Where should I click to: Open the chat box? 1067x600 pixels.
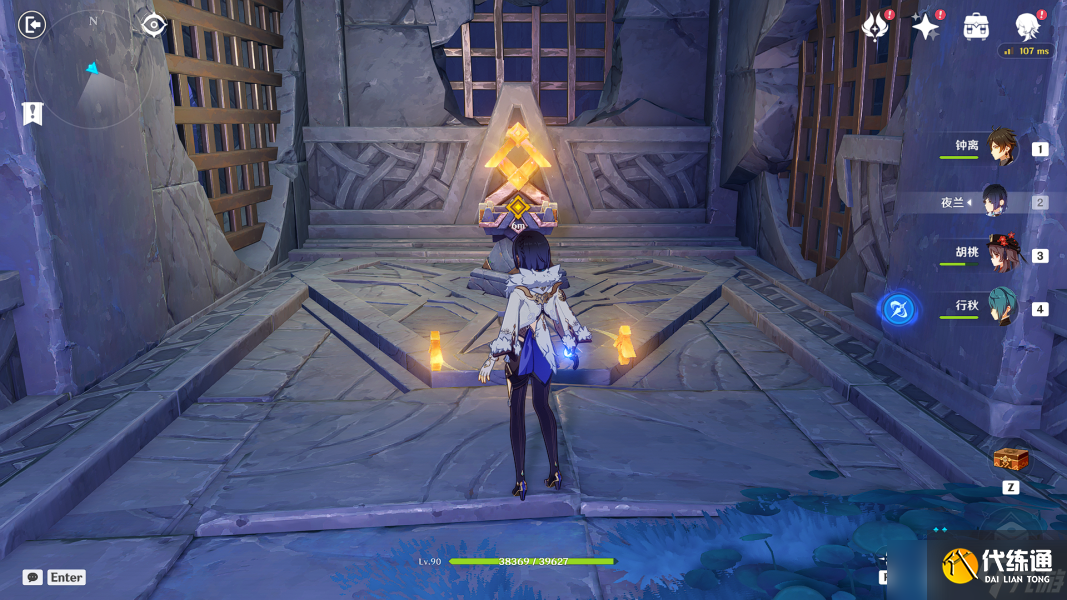click(x=33, y=577)
